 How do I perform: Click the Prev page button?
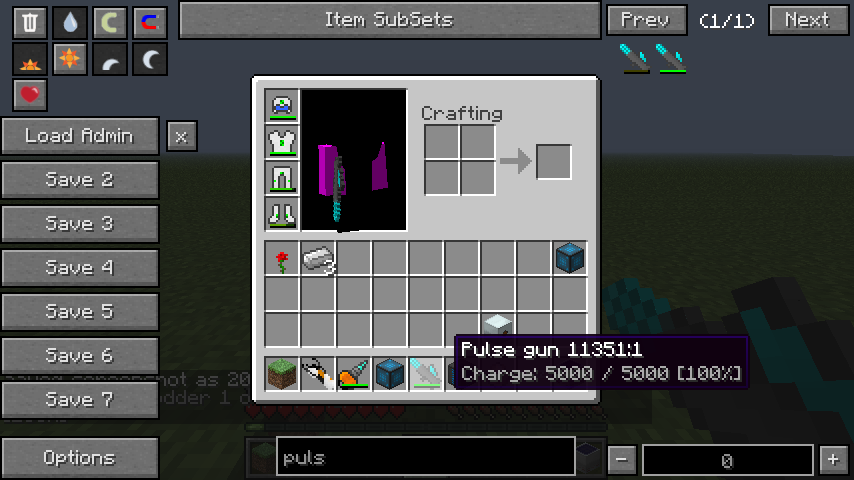[x=646, y=20]
